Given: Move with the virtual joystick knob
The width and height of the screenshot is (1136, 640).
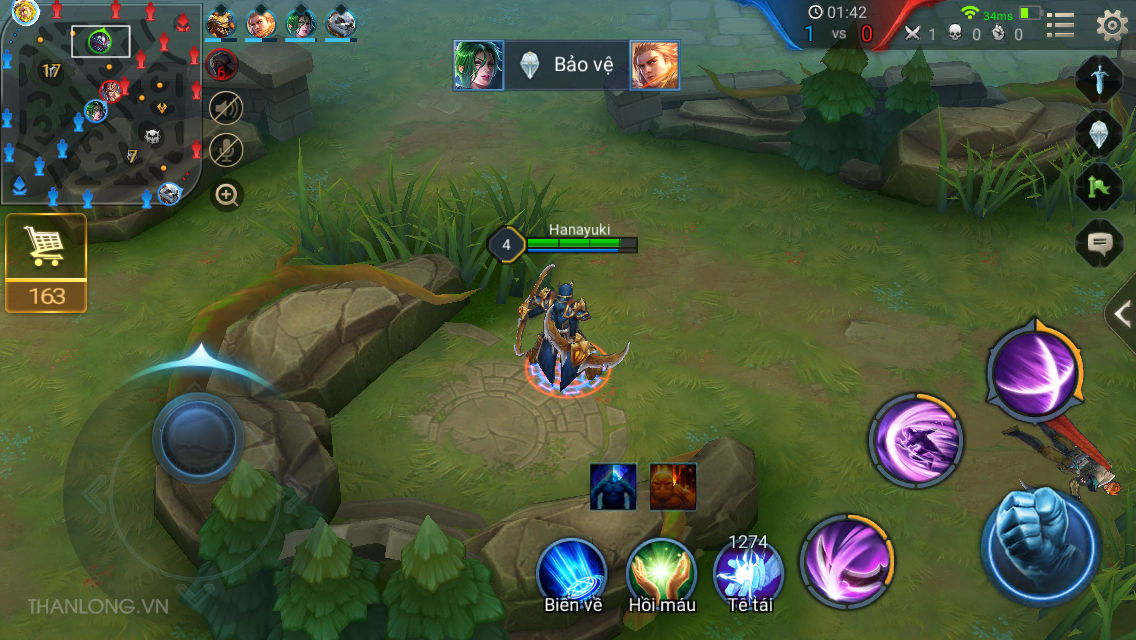Looking at the screenshot, I should [x=198, y=437].
